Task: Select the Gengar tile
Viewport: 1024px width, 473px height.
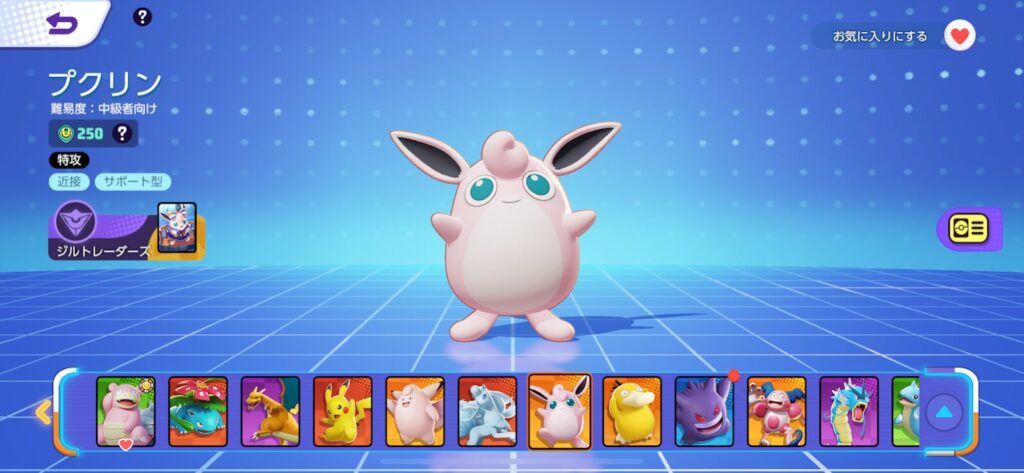Action: 704,411
